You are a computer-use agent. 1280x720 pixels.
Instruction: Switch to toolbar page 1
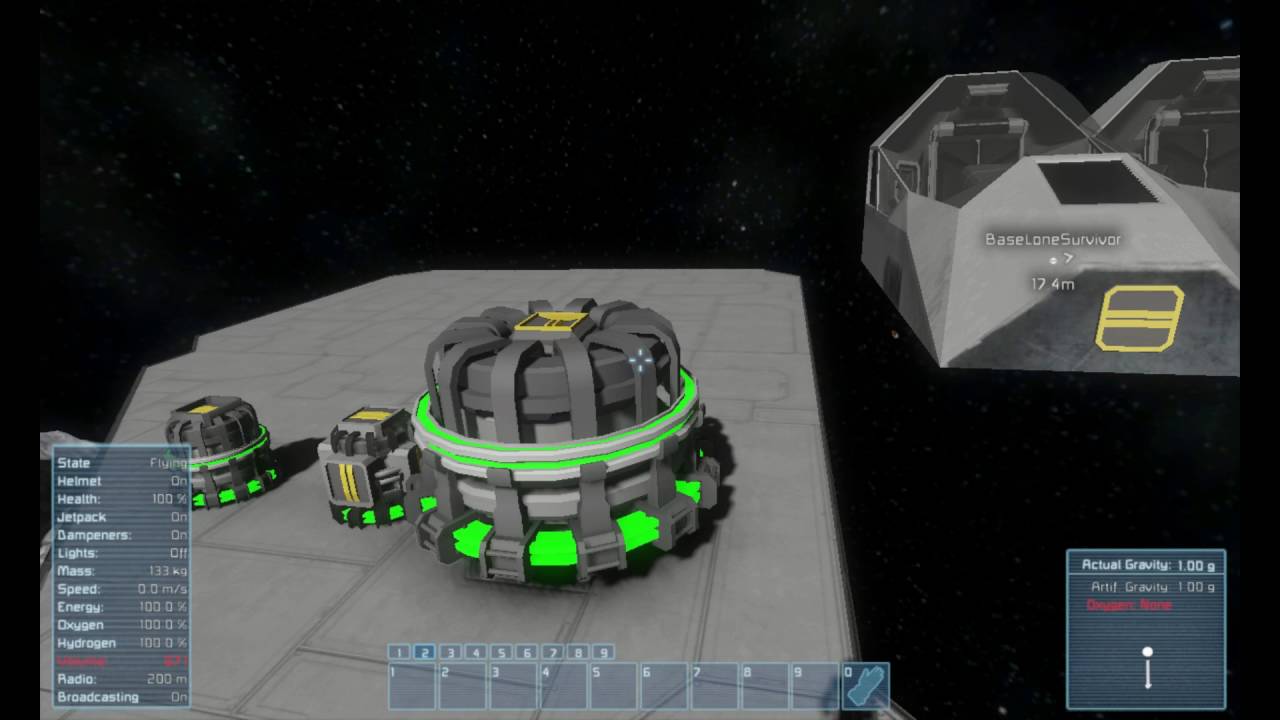398,652
